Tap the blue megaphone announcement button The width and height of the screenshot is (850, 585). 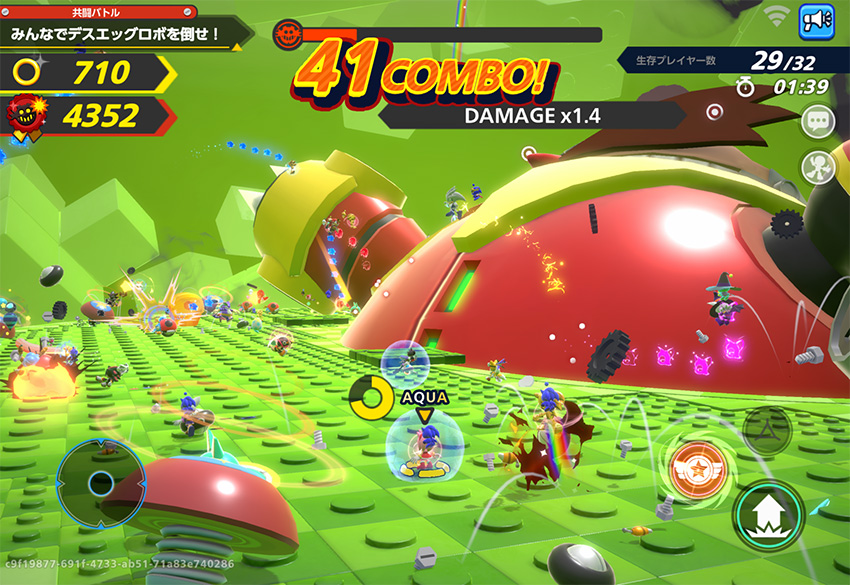(817, 20)
